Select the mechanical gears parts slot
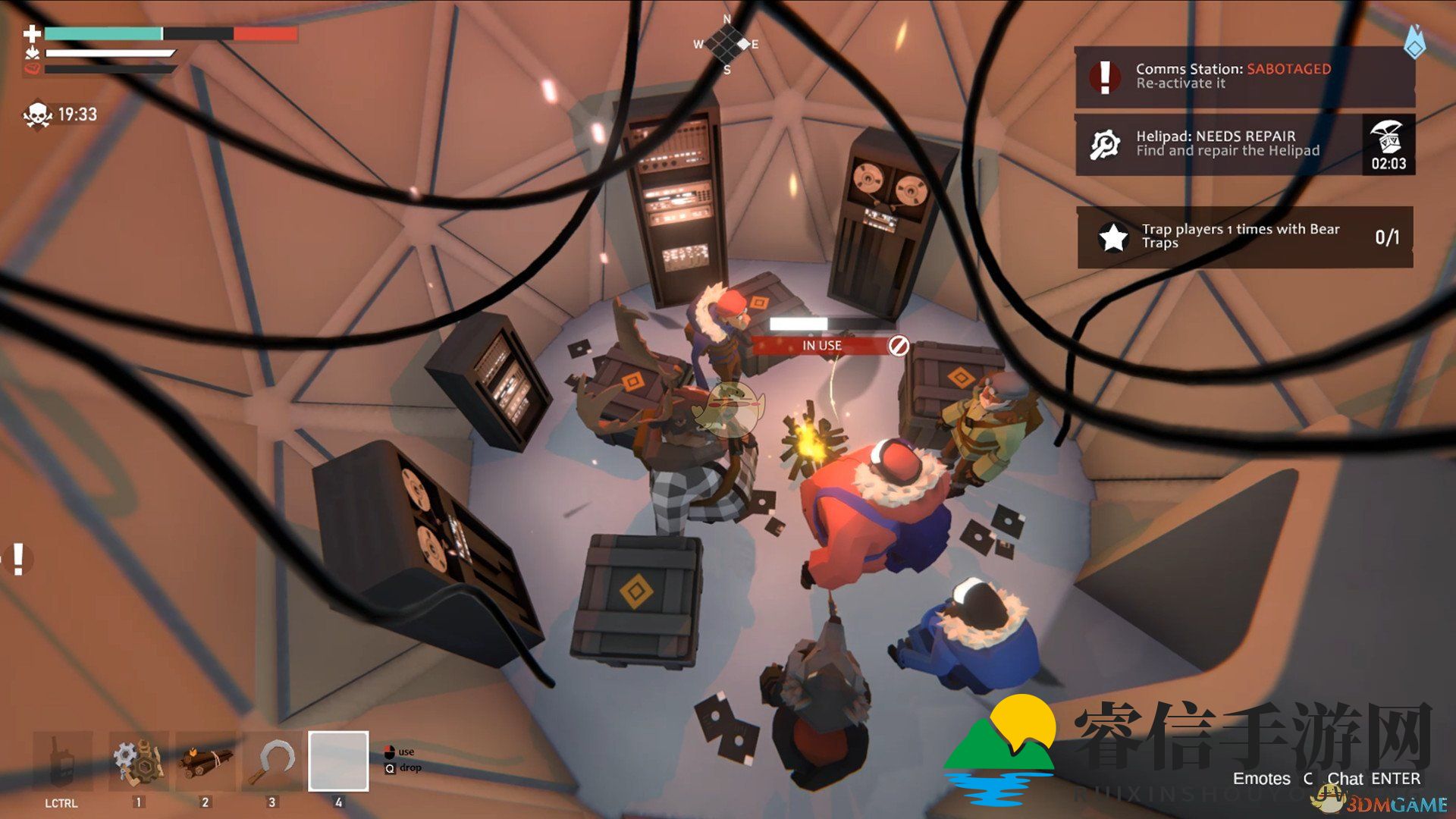This screenshot has height=819, width=1456. point(137,761)
